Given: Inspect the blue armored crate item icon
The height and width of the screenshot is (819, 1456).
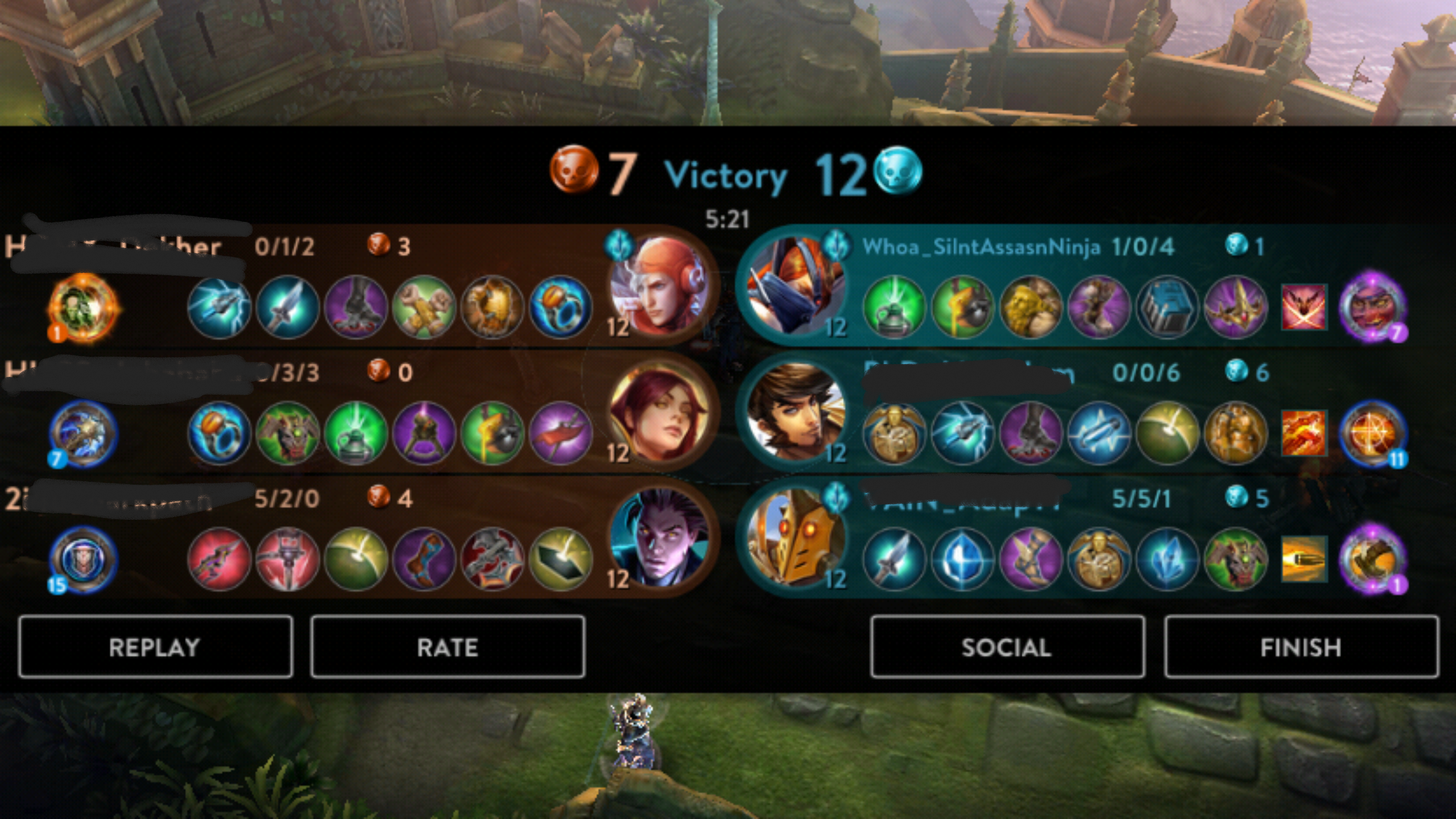Looking at the screenshot, I should tap(1167, 308).
